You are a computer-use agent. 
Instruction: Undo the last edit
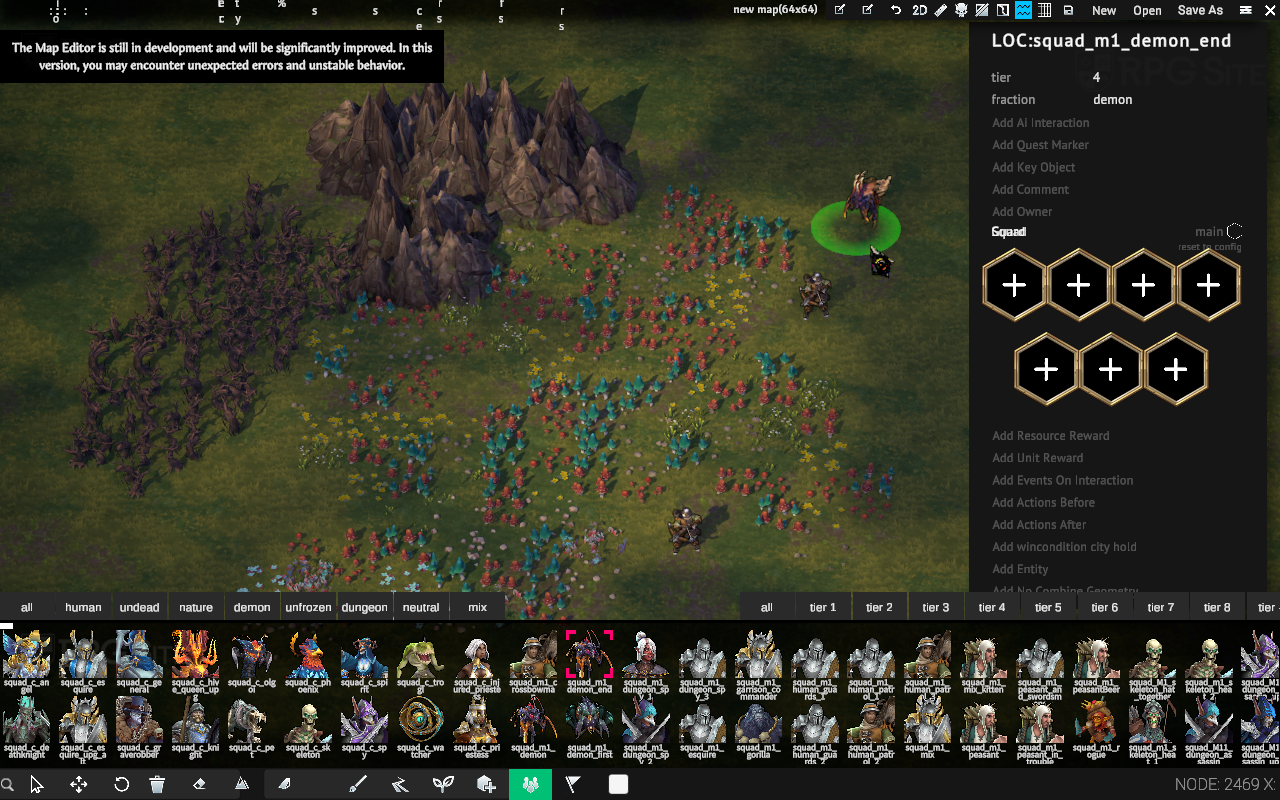[x=897, y=10]
